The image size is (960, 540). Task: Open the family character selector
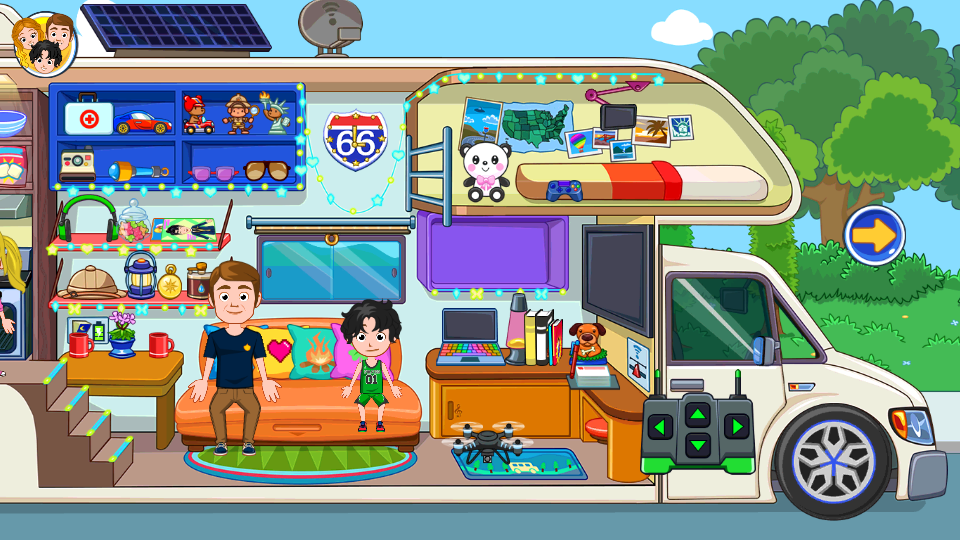[45, 43]
